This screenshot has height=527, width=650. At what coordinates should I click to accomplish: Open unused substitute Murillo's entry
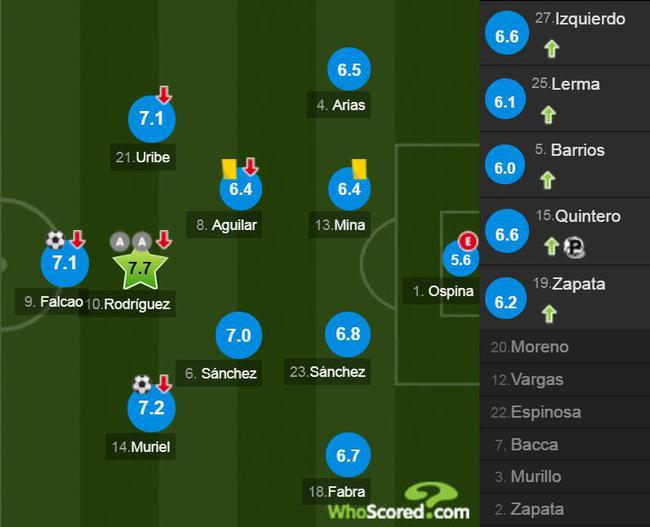click(x=565, y=476)
